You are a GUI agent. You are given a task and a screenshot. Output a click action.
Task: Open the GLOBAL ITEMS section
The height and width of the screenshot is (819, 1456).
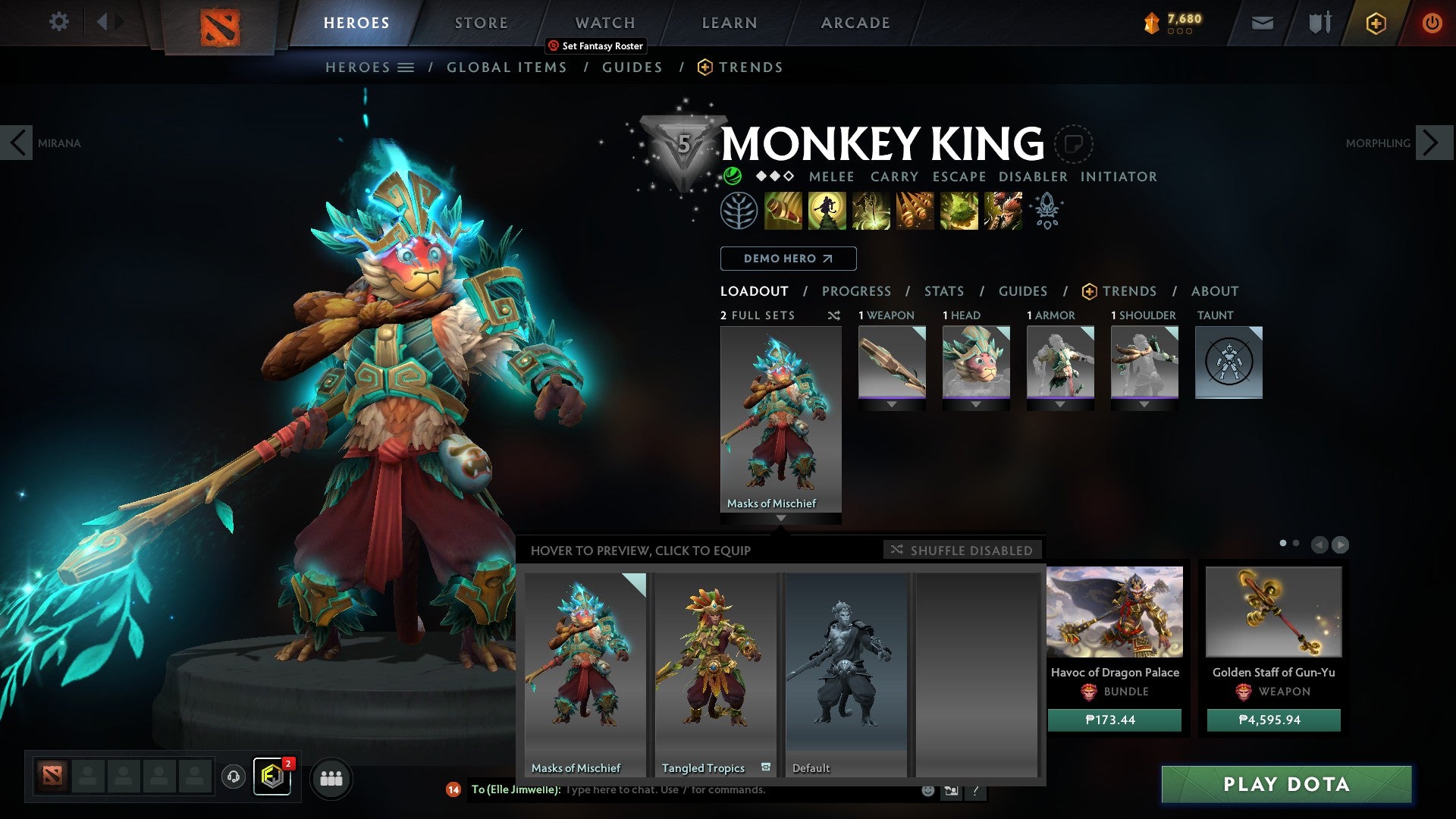[x=506, y=67]
